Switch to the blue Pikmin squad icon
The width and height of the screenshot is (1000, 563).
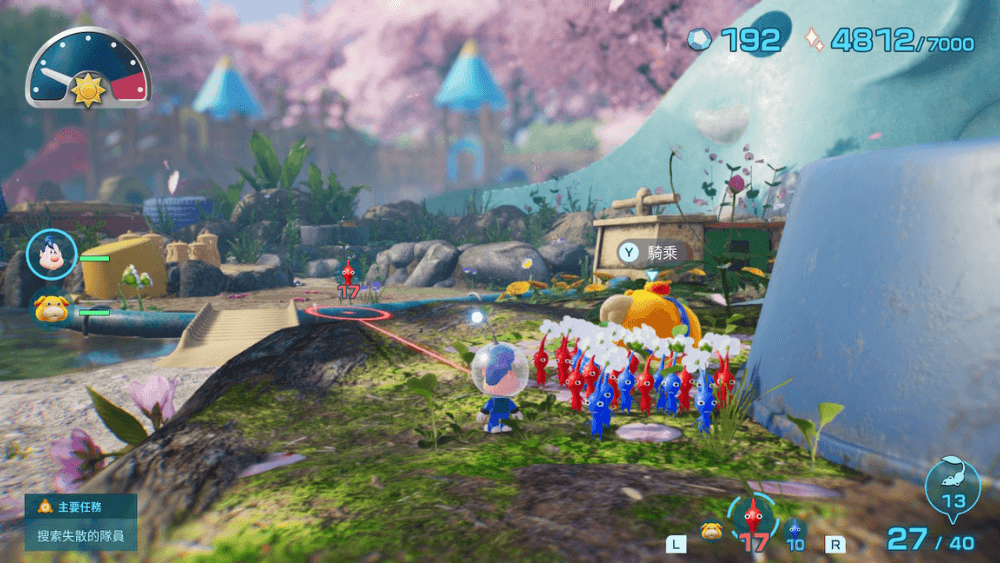(795, 530)
